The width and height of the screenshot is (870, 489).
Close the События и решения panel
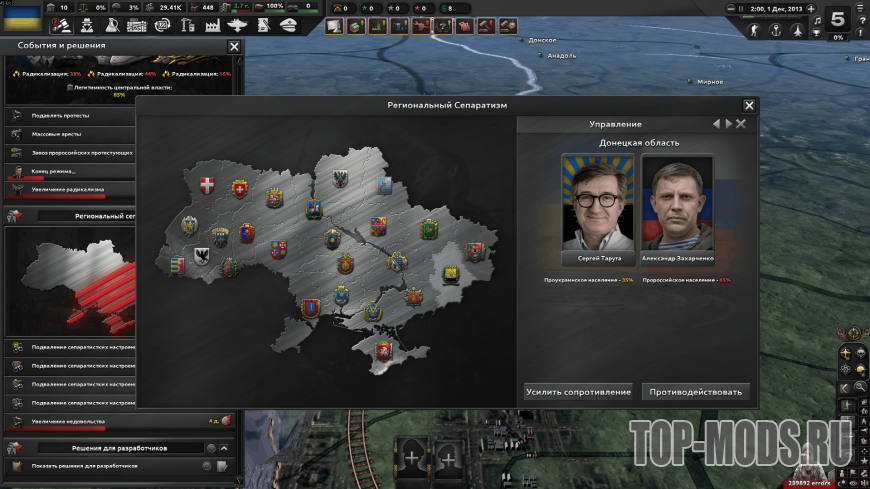point(234,46)
